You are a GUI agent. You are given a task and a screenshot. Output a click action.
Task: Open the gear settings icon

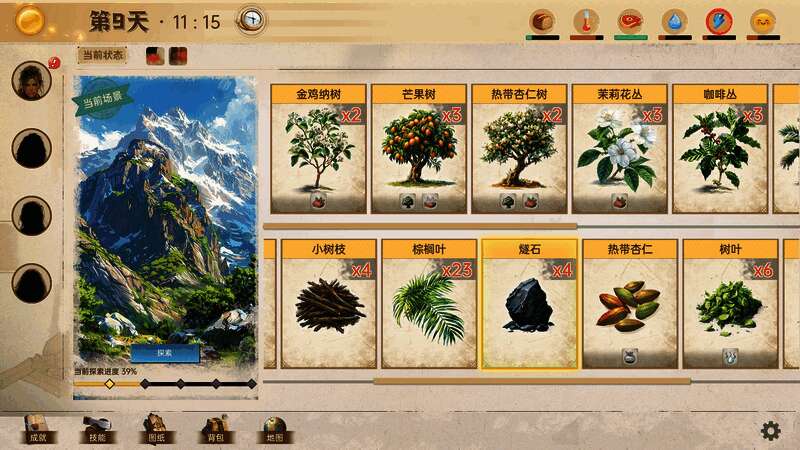(770, 430)
